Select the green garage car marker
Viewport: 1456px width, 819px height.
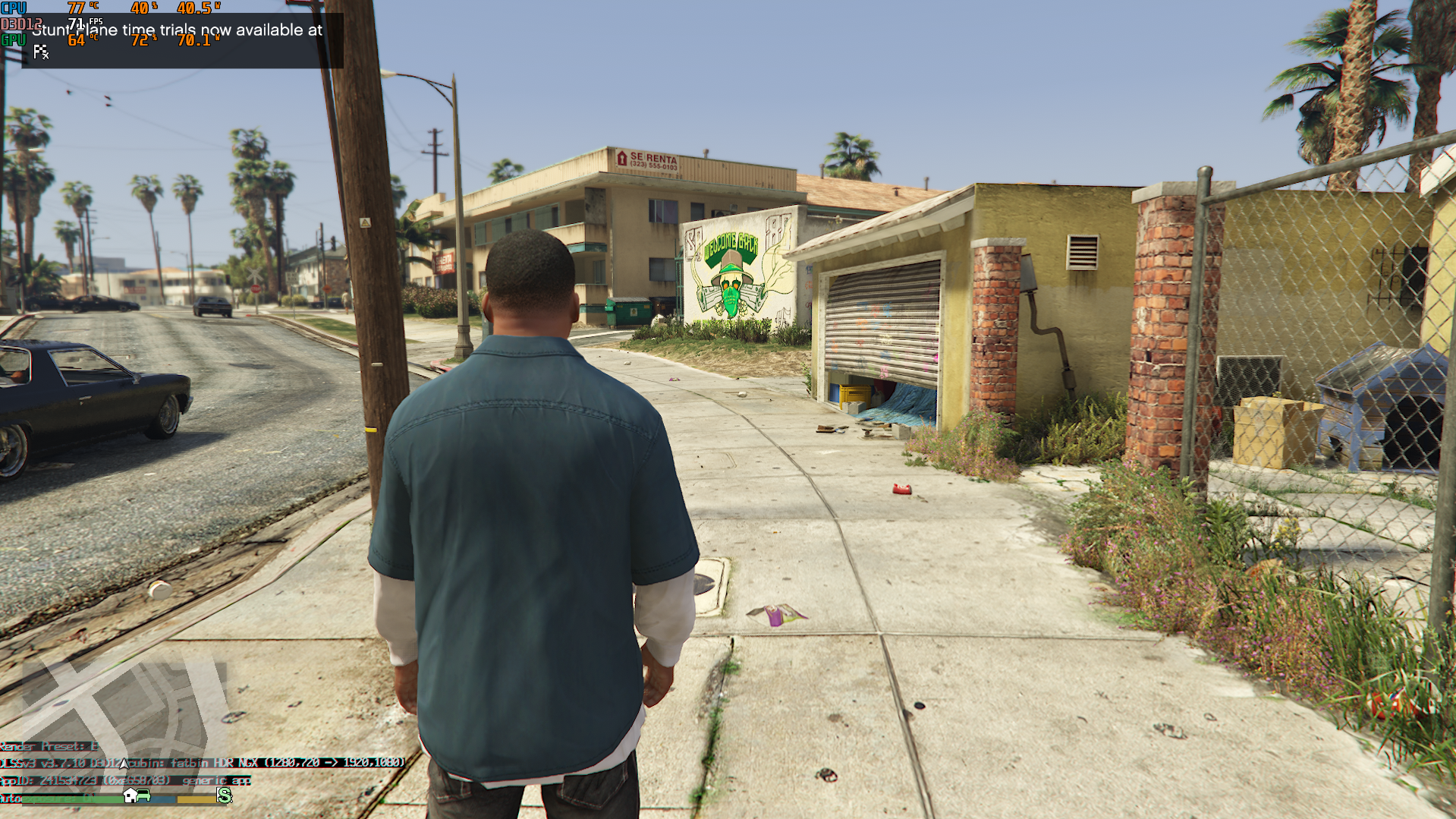(143, 795)
